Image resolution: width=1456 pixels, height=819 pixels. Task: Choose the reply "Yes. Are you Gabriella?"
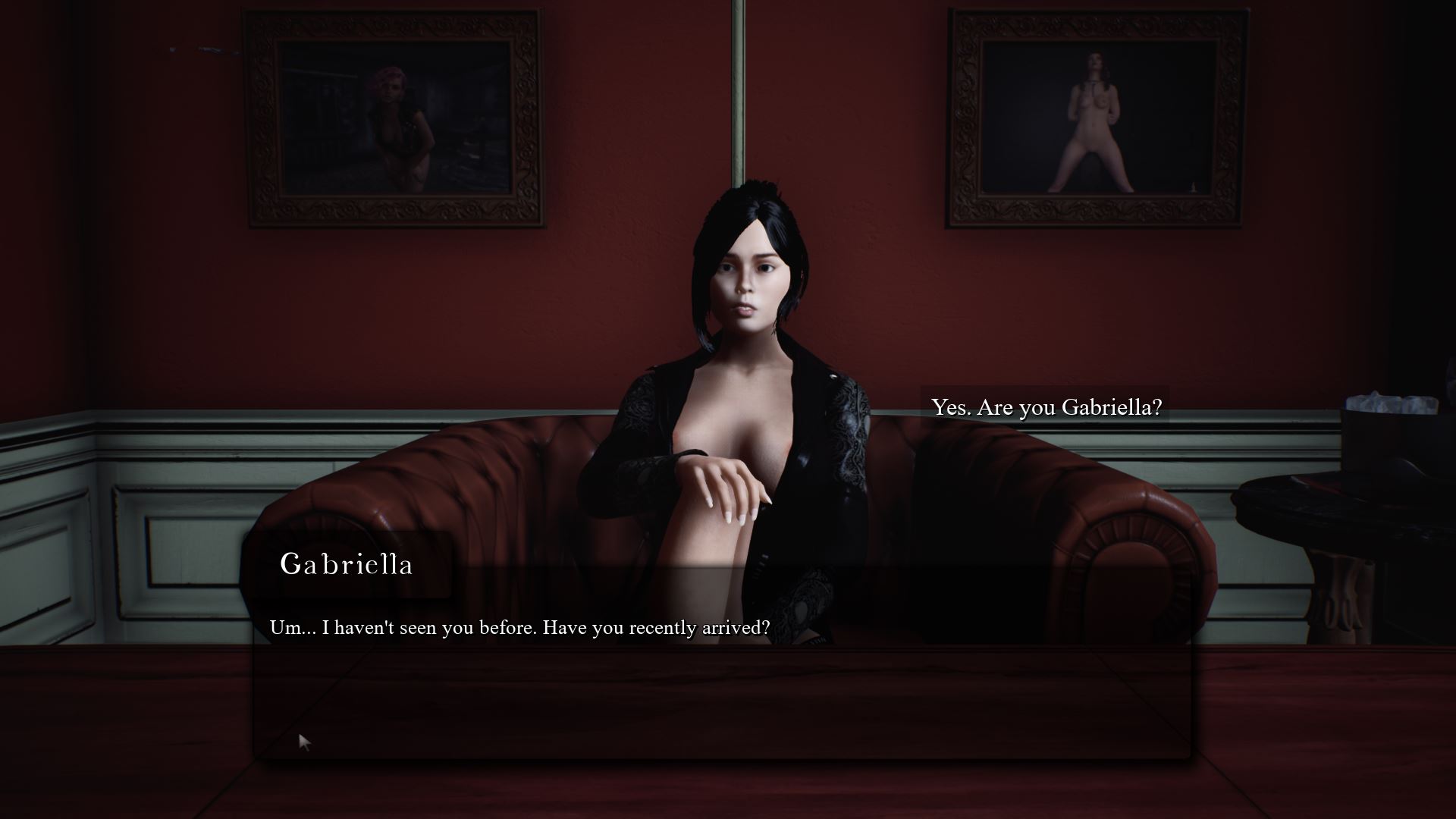pyautogui.click(x=1046, y=407)
